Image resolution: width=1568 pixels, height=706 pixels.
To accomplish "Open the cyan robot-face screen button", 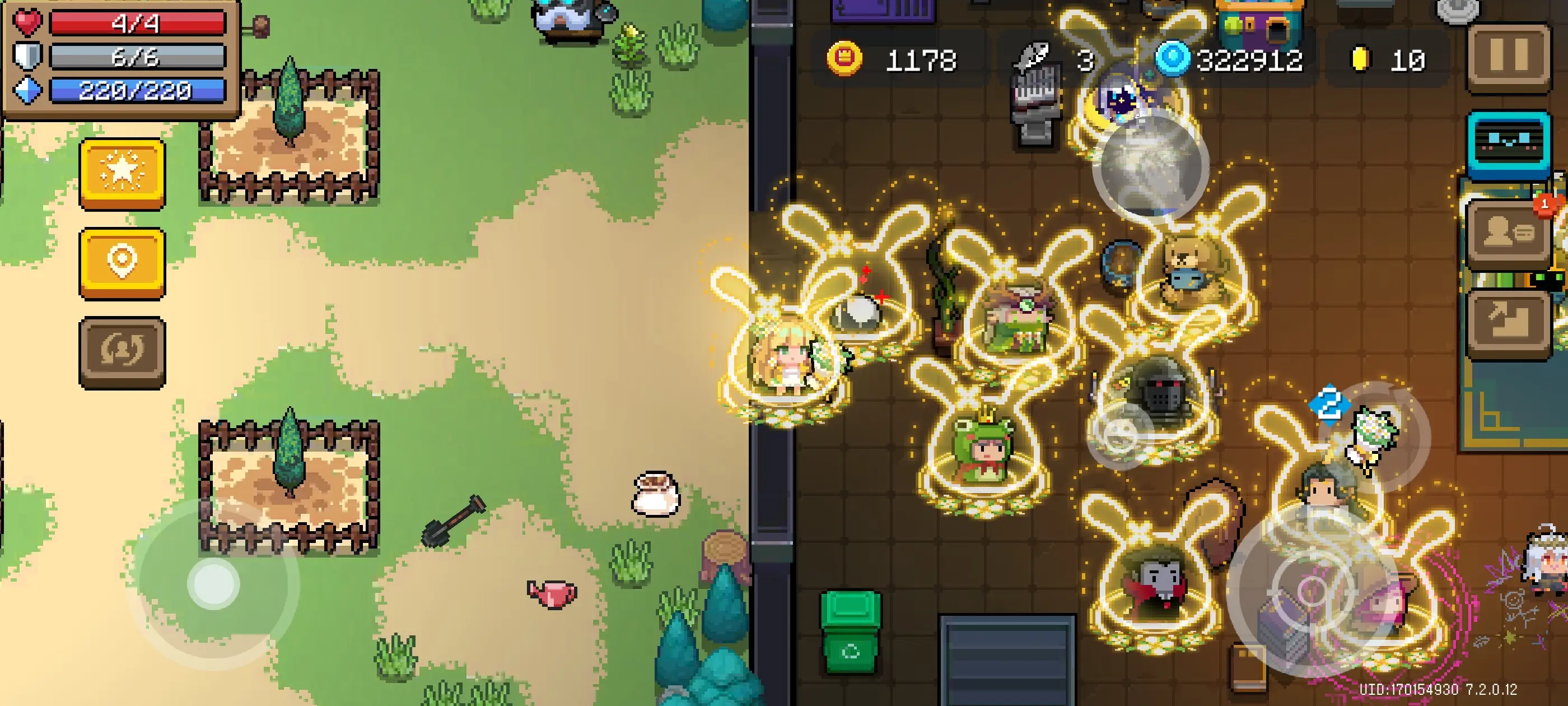I will click(1508, 144).
